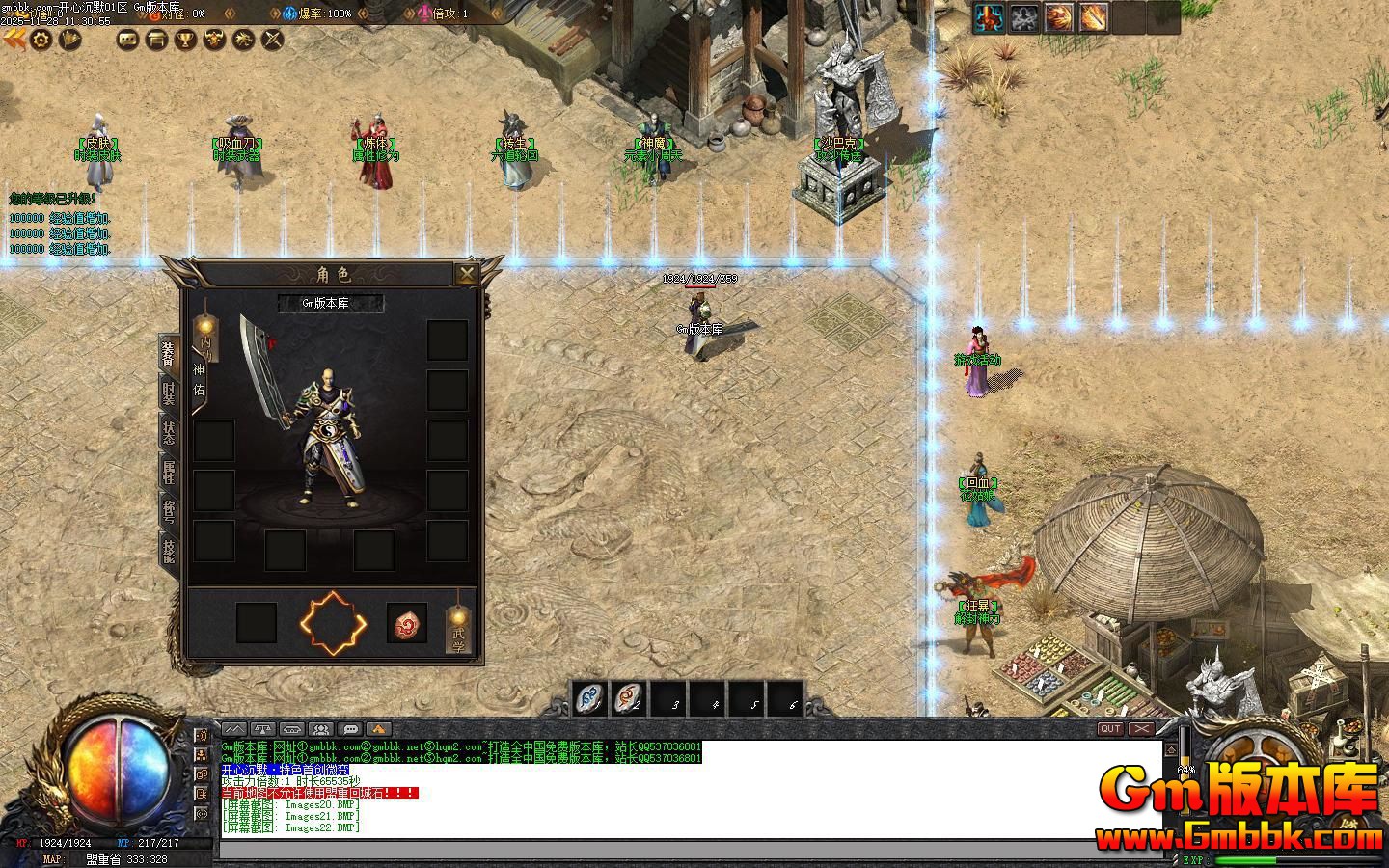Click the glowing diamond-frame slot

pos(333,623)
